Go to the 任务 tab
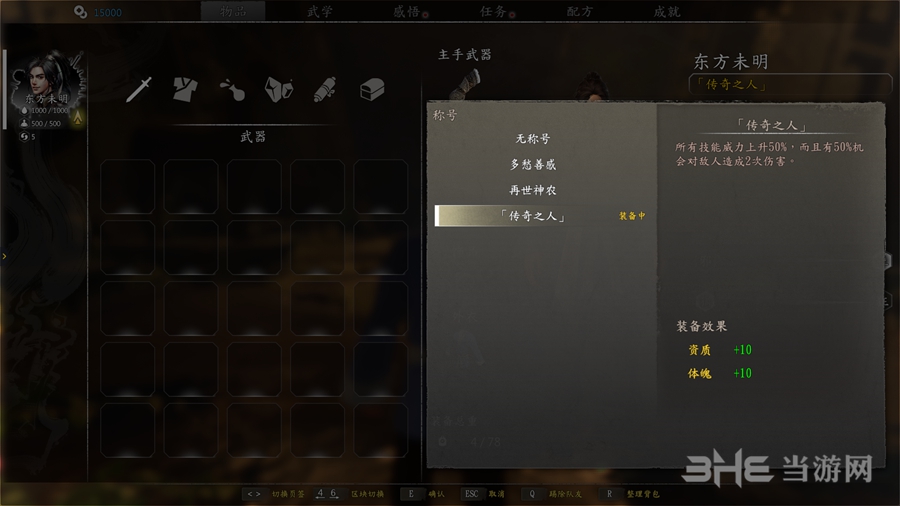Viewport: 900px width, 506px height. (494, 12)
